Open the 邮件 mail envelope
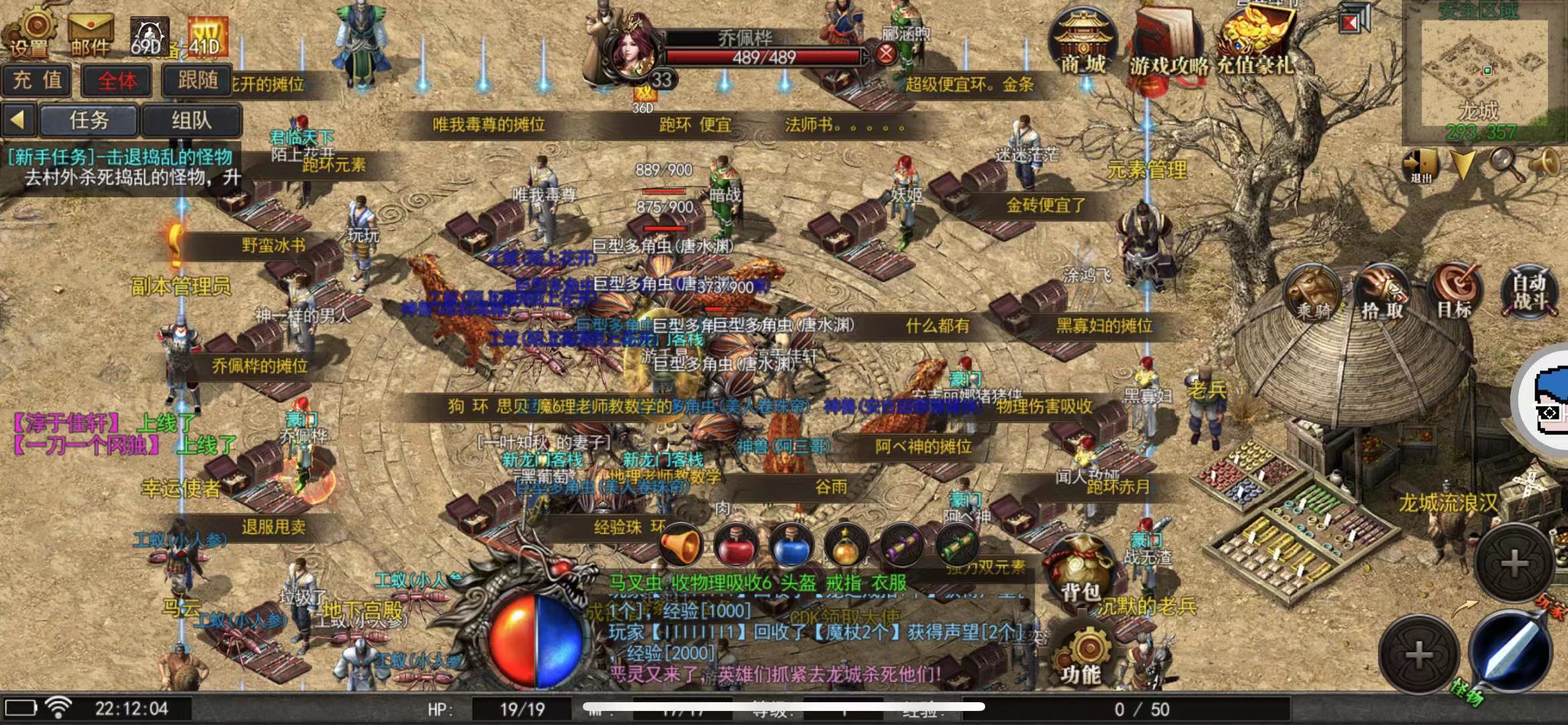 (x=91, y=35)
